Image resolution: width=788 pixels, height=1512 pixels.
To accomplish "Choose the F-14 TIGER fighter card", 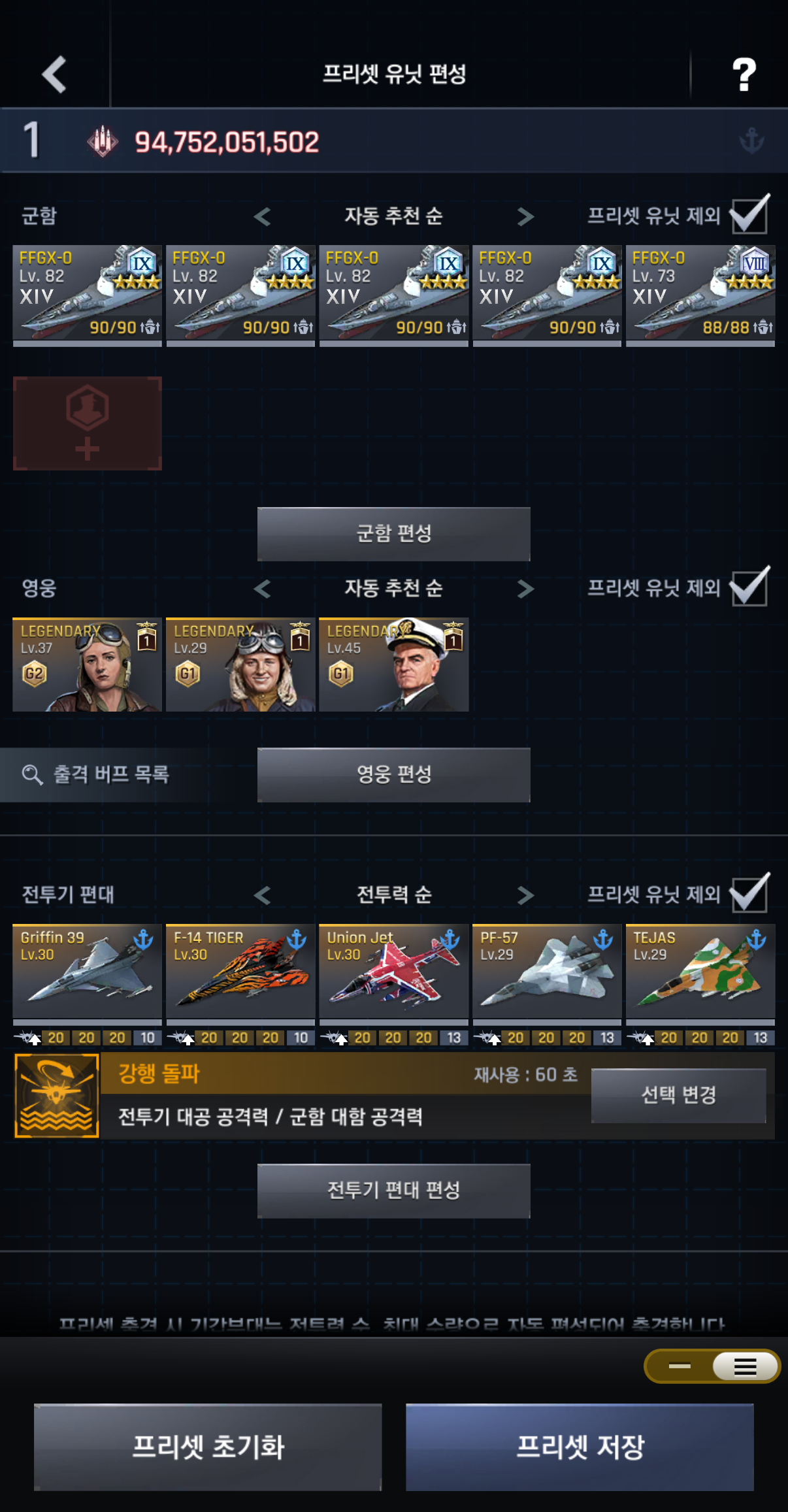I will [240, 972].
